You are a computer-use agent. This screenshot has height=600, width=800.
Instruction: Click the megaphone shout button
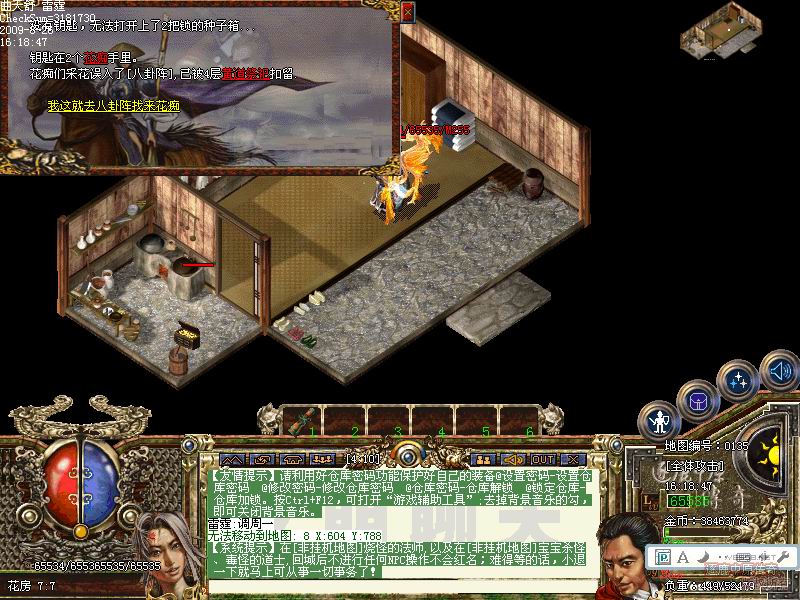click(x=513, y=459)
